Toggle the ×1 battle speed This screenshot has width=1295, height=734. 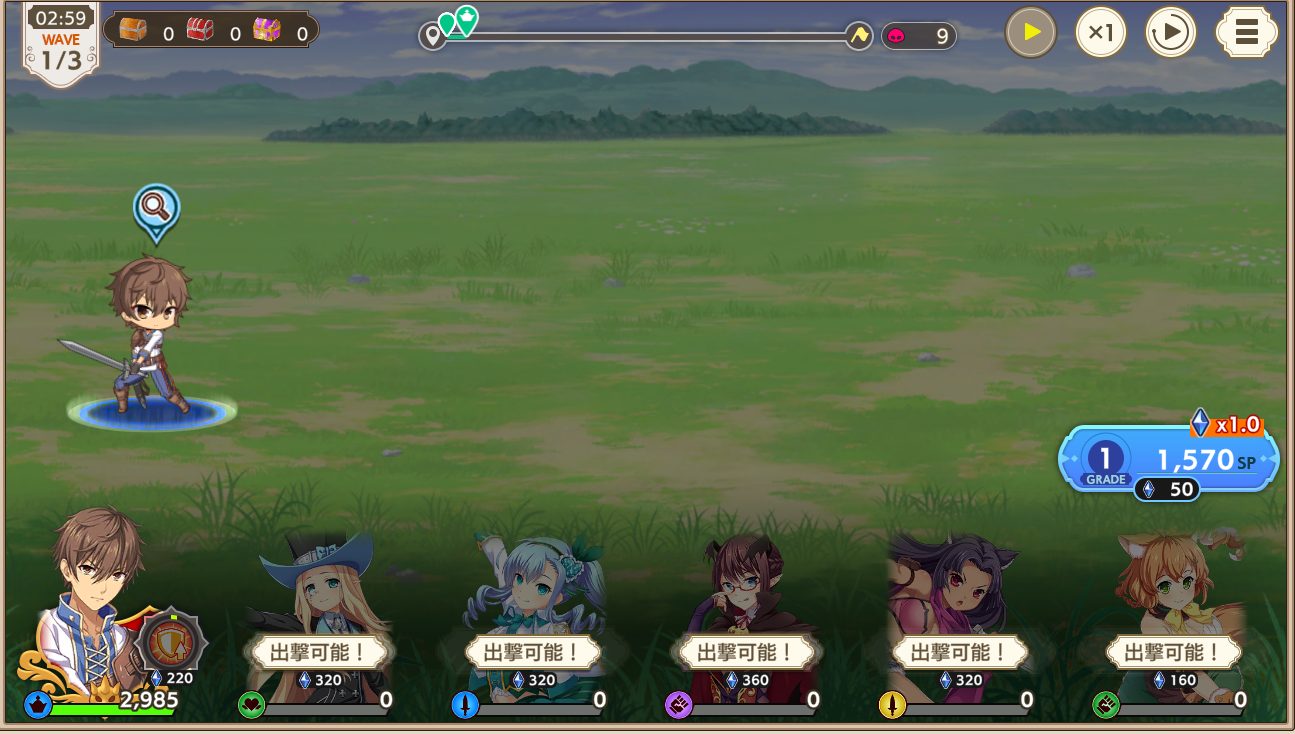pyautogui.click(x=1101, y=31)
